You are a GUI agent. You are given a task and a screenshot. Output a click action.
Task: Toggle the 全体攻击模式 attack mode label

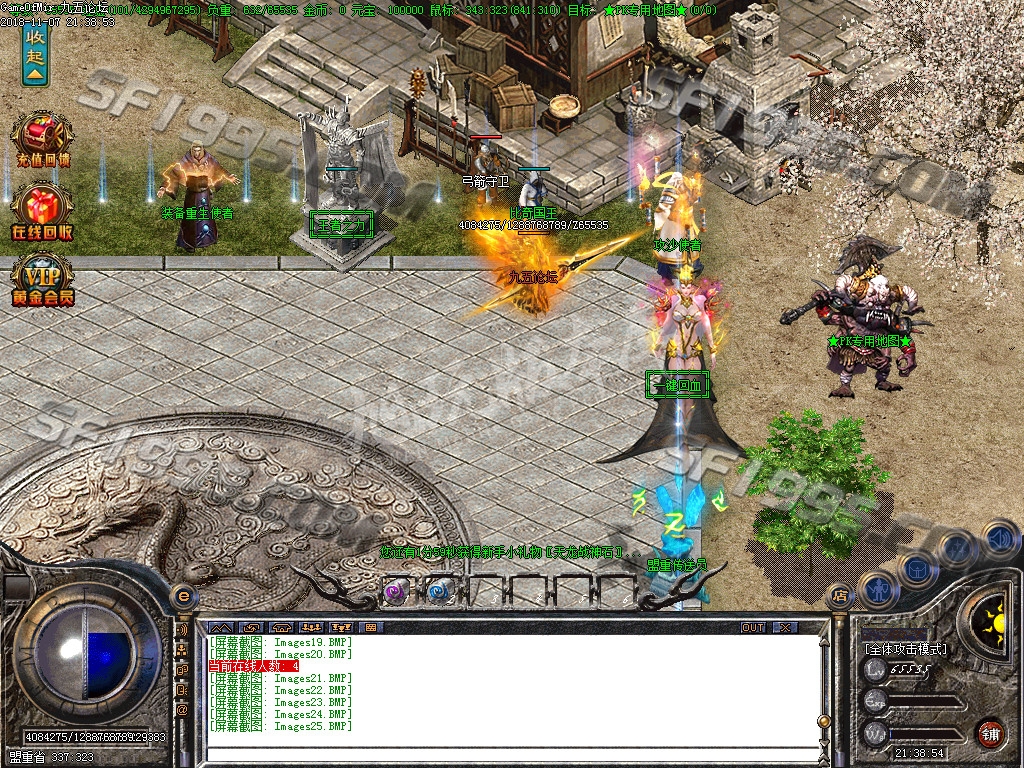click(x=906, y=649)
